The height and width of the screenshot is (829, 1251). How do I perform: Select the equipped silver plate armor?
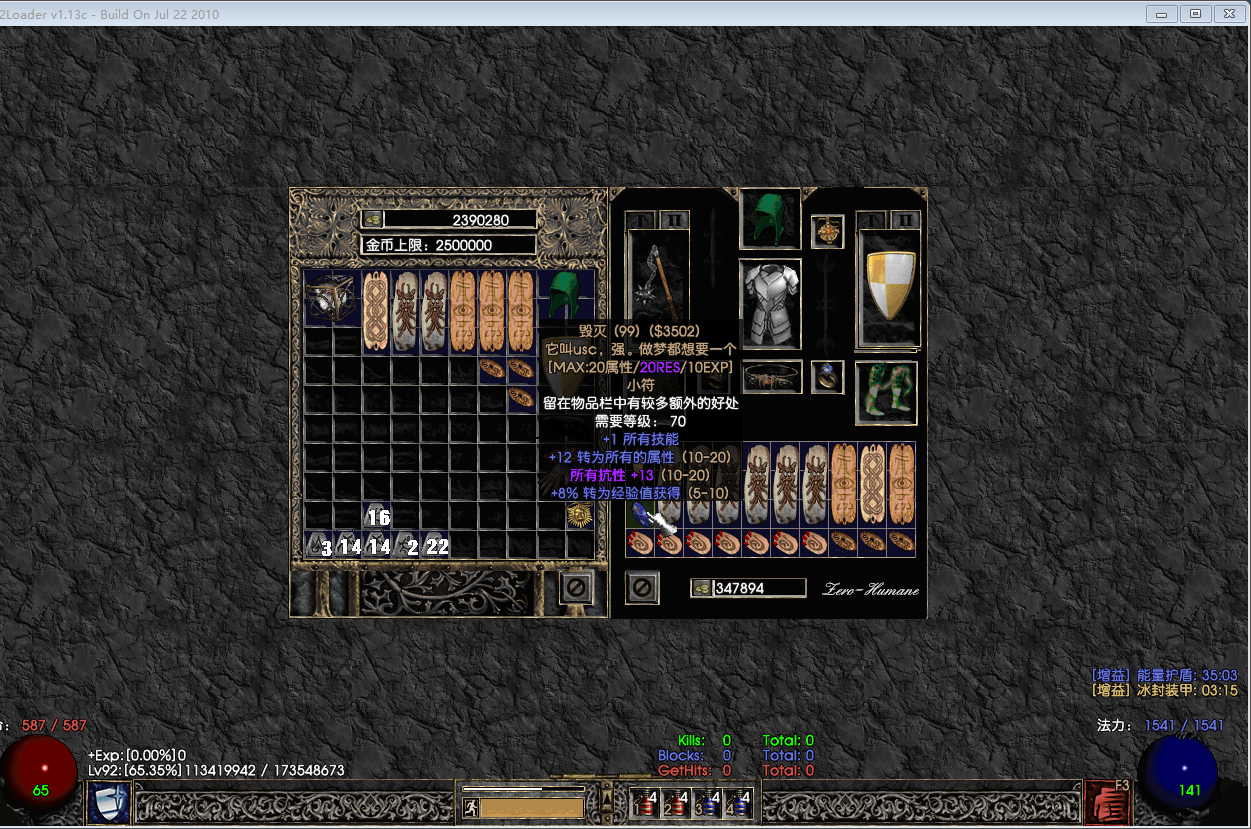point(770,303)
